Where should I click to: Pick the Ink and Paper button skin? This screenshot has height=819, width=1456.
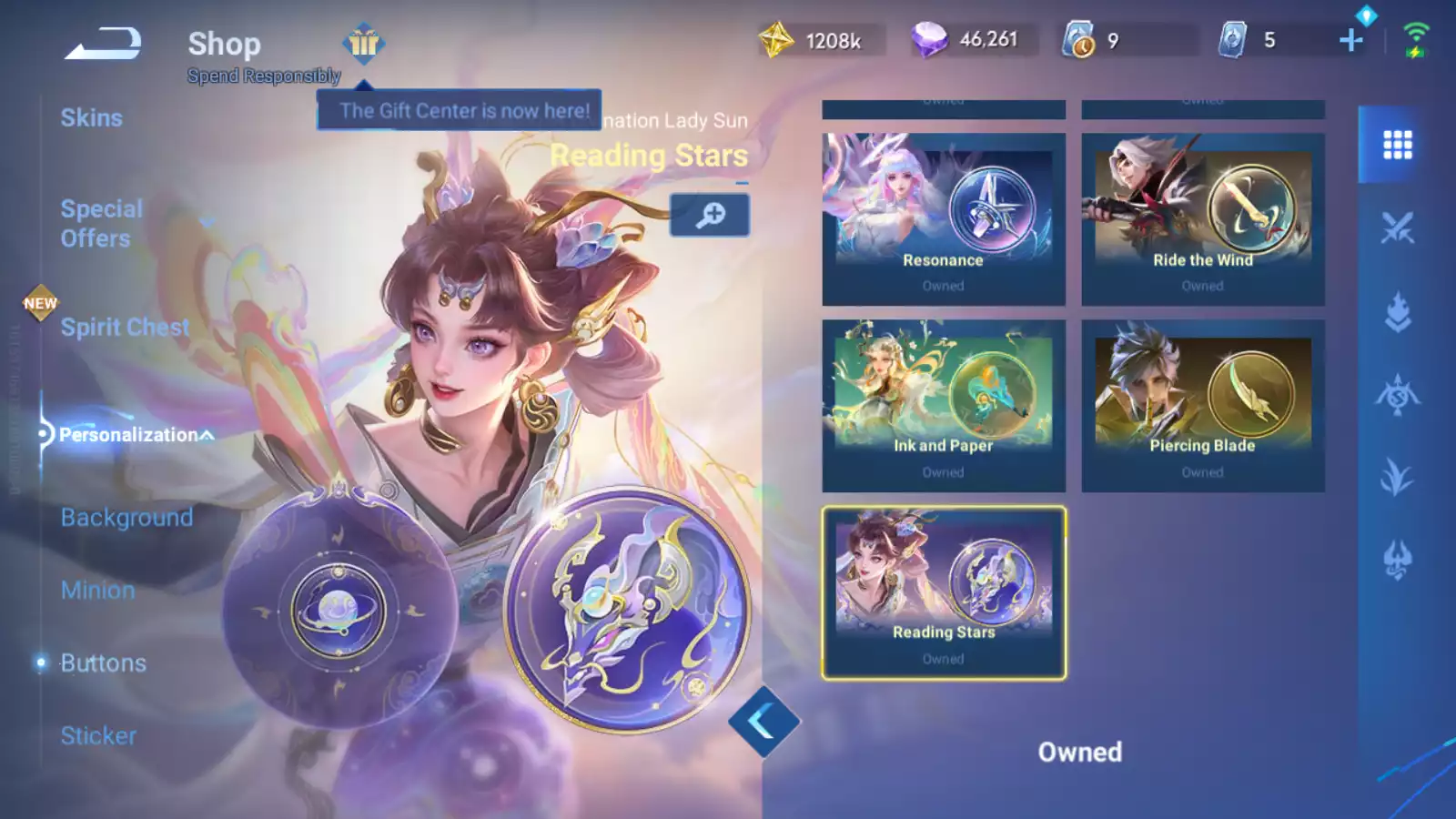click(x=944, y=406)
